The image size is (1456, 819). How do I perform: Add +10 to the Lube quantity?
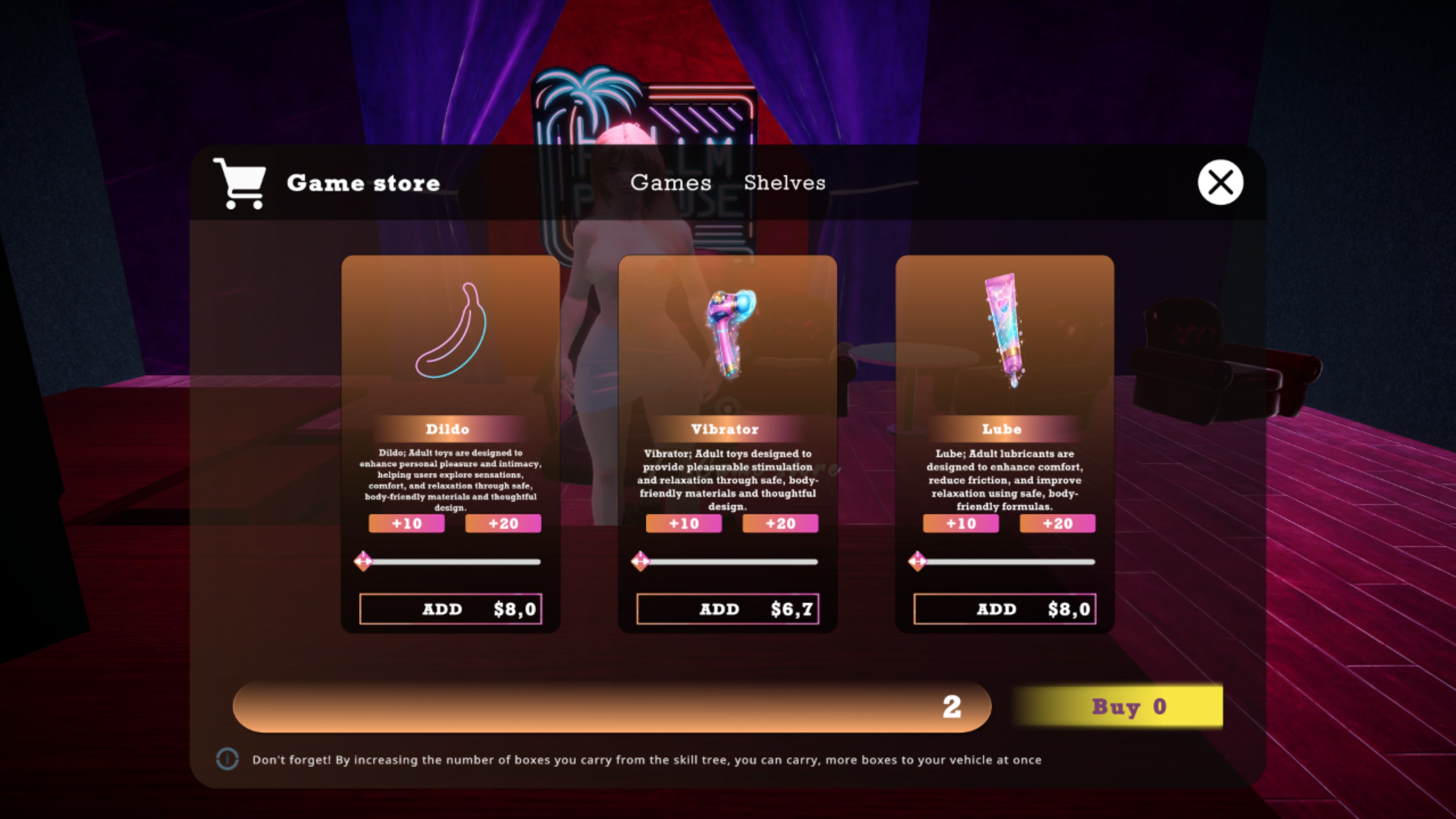click(960, 523)
